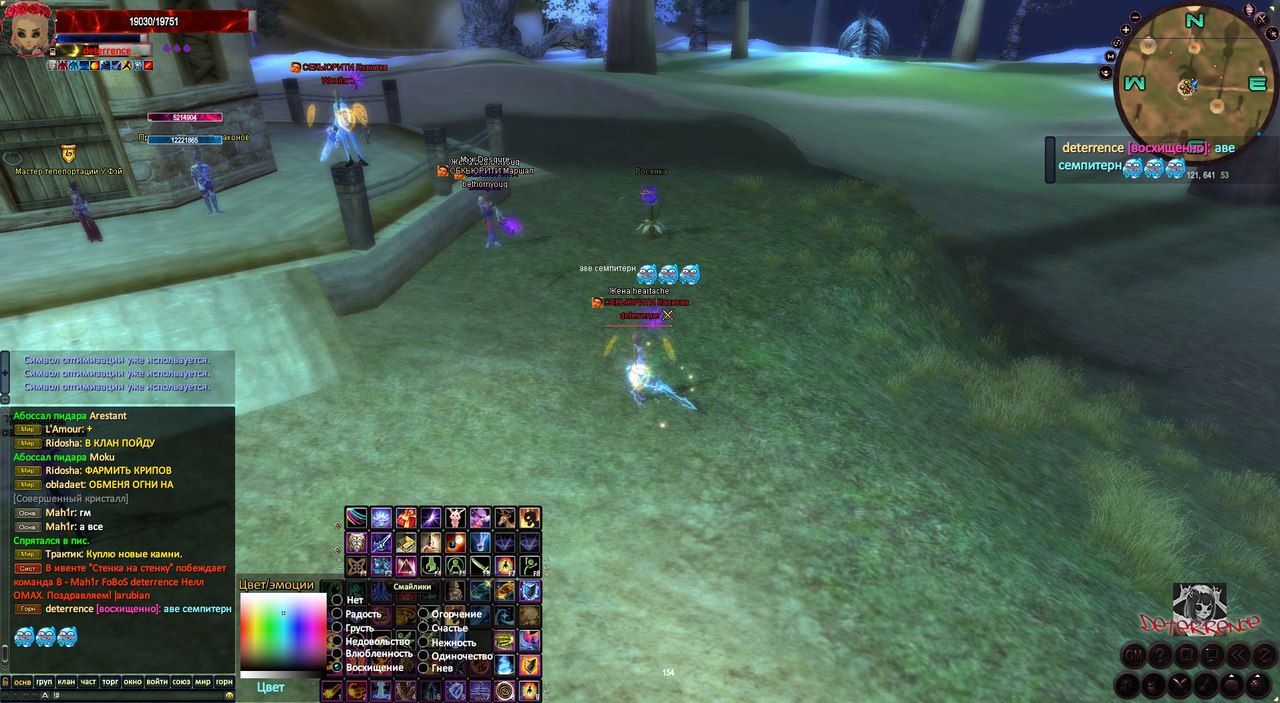Pick the 'Нет' emotion option
Viewport: 1280px width, 703px height.
click(x=338, y=600)
